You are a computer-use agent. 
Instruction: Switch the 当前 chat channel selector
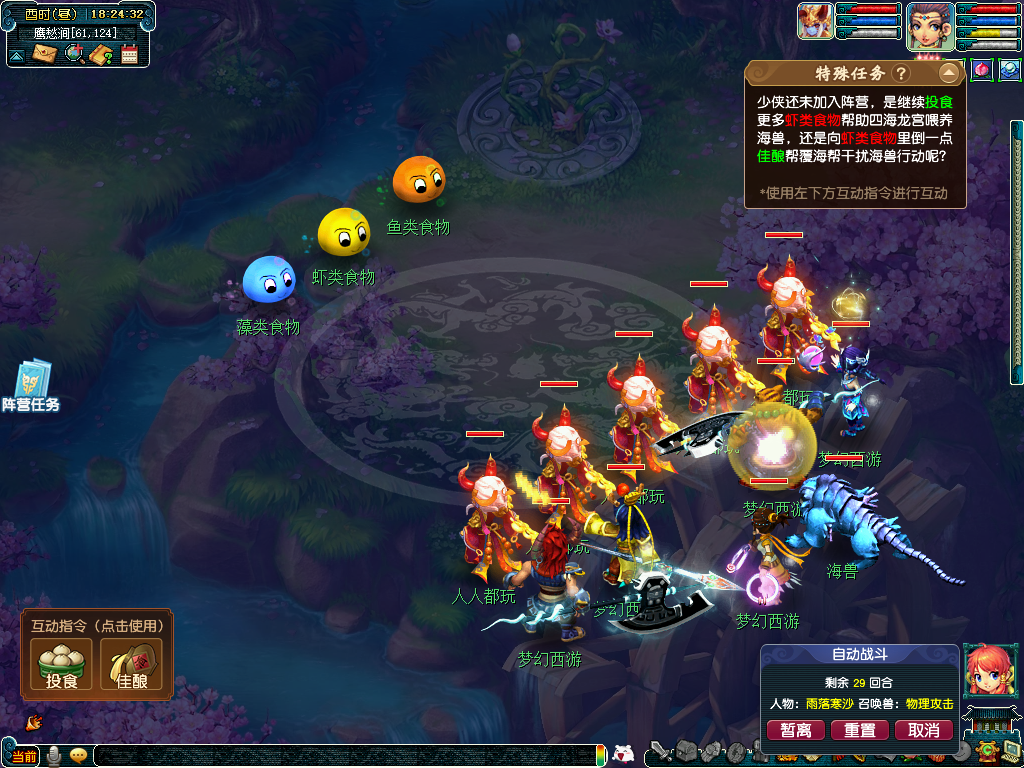[x=24, y=756]
